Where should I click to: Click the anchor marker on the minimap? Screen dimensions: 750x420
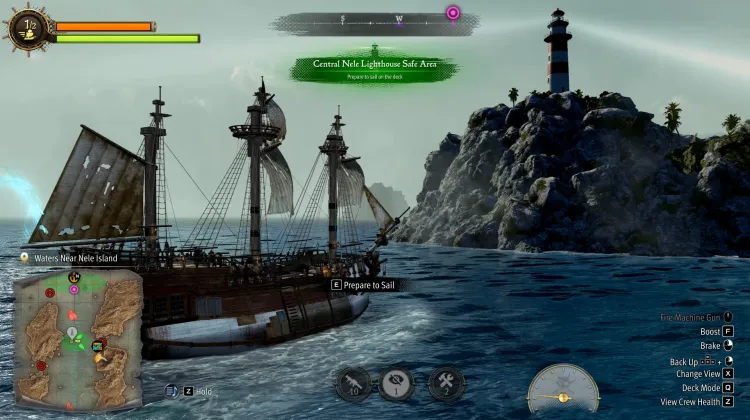tap(73, 277)
